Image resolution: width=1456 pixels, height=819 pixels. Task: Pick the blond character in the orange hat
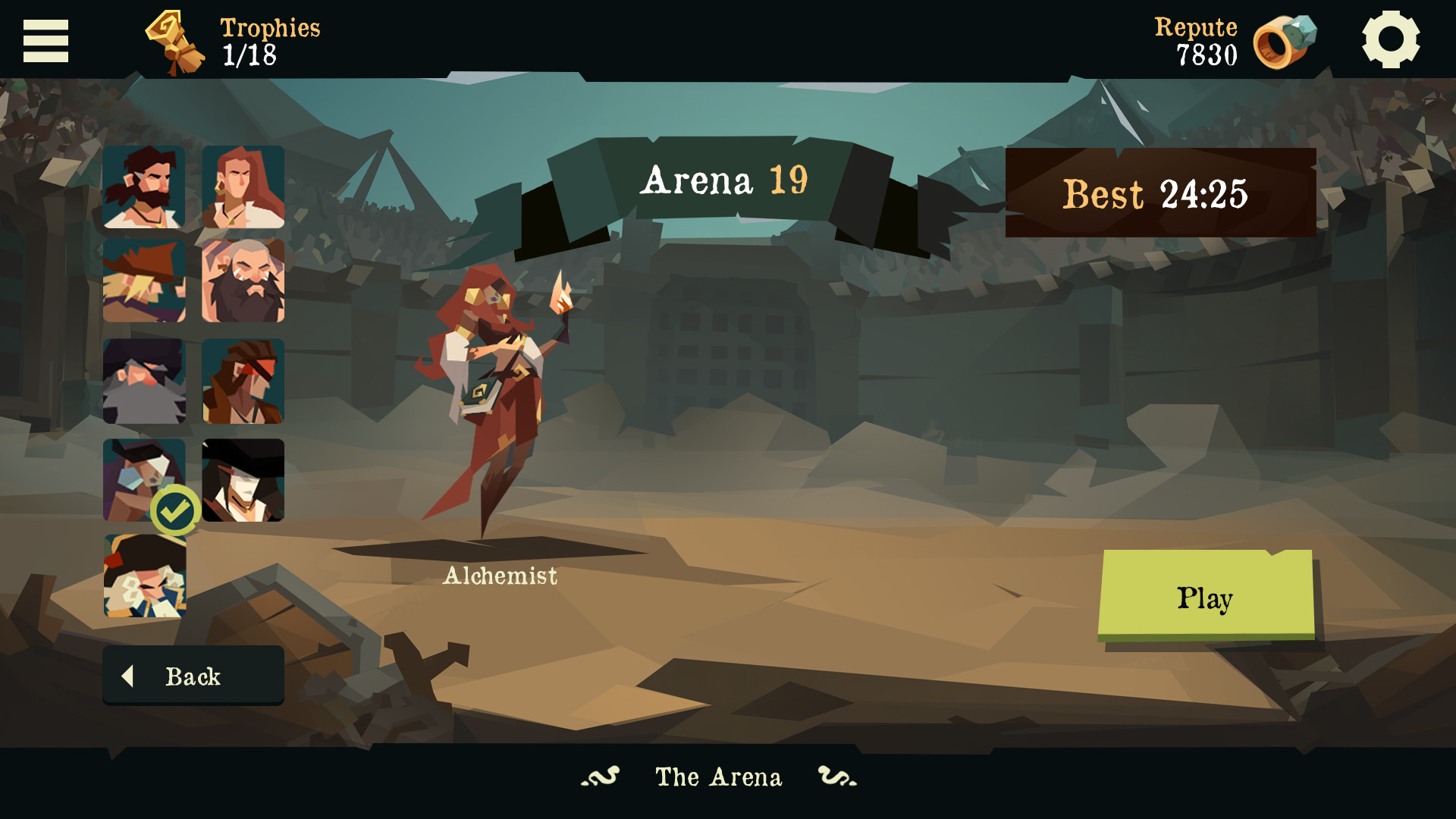[x=144, y=281]
